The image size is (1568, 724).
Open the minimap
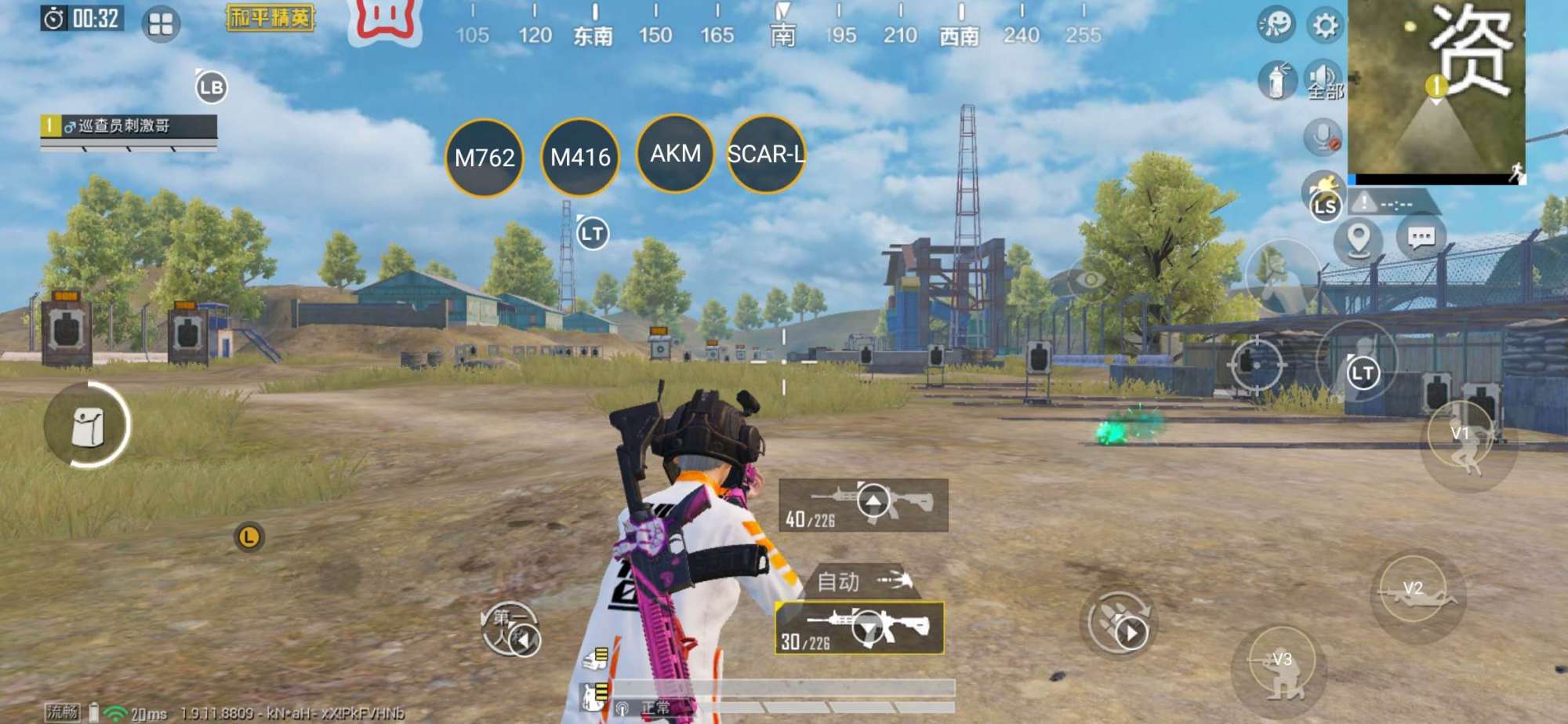(1436, 90)
